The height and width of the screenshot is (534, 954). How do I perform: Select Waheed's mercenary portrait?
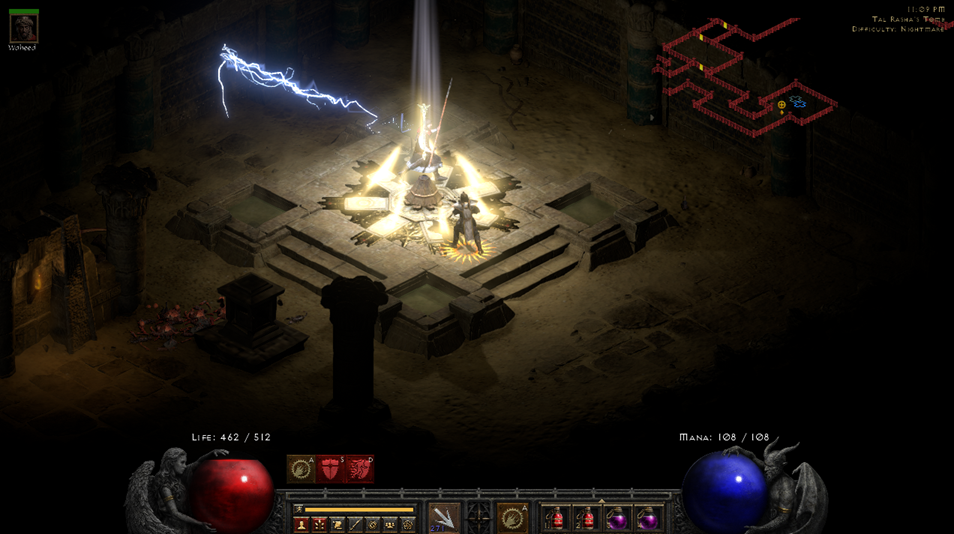(x=23, y=27)
